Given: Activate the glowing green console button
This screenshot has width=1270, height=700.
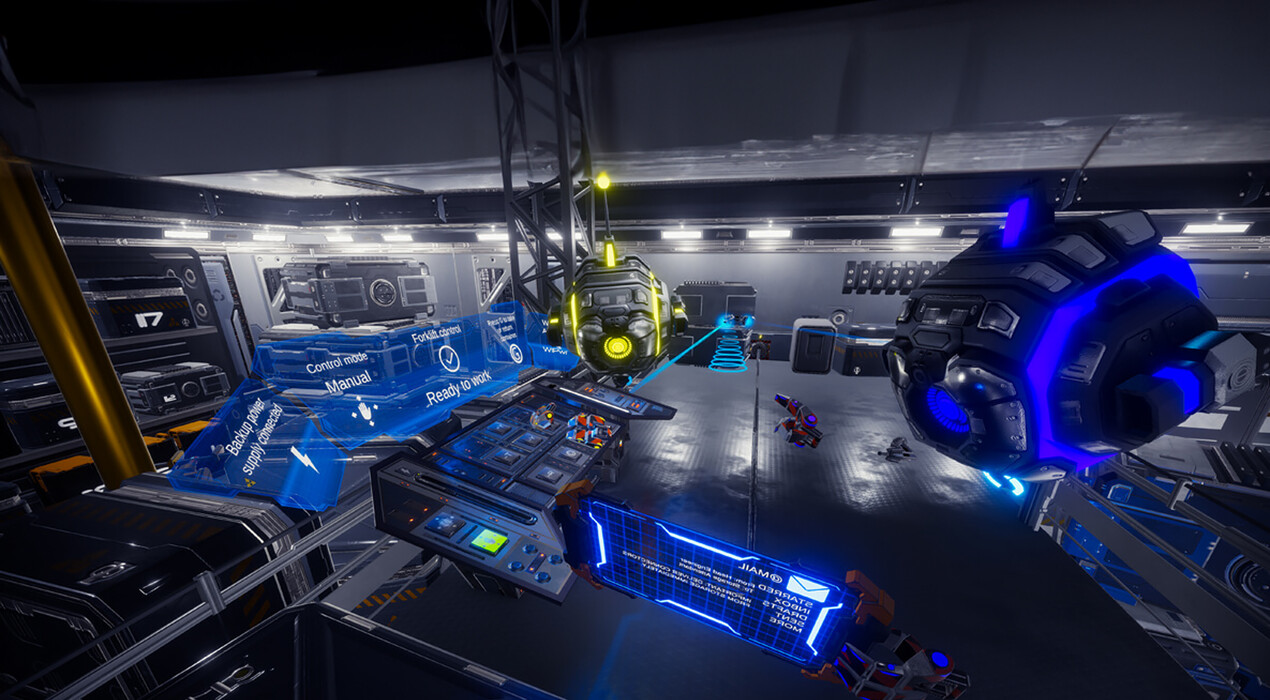Looking at the screenshot, I should click(488, 541).
